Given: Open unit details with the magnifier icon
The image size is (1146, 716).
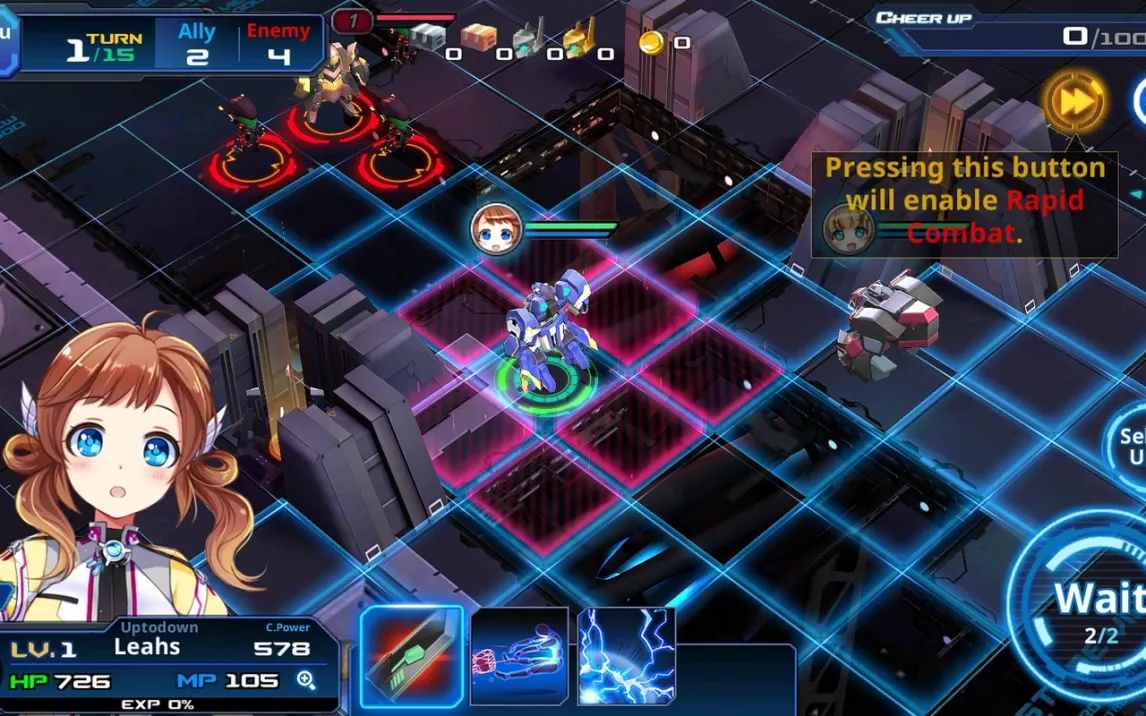Looking at the screenshot, I should pyautogui.click(x=306, y=681).
